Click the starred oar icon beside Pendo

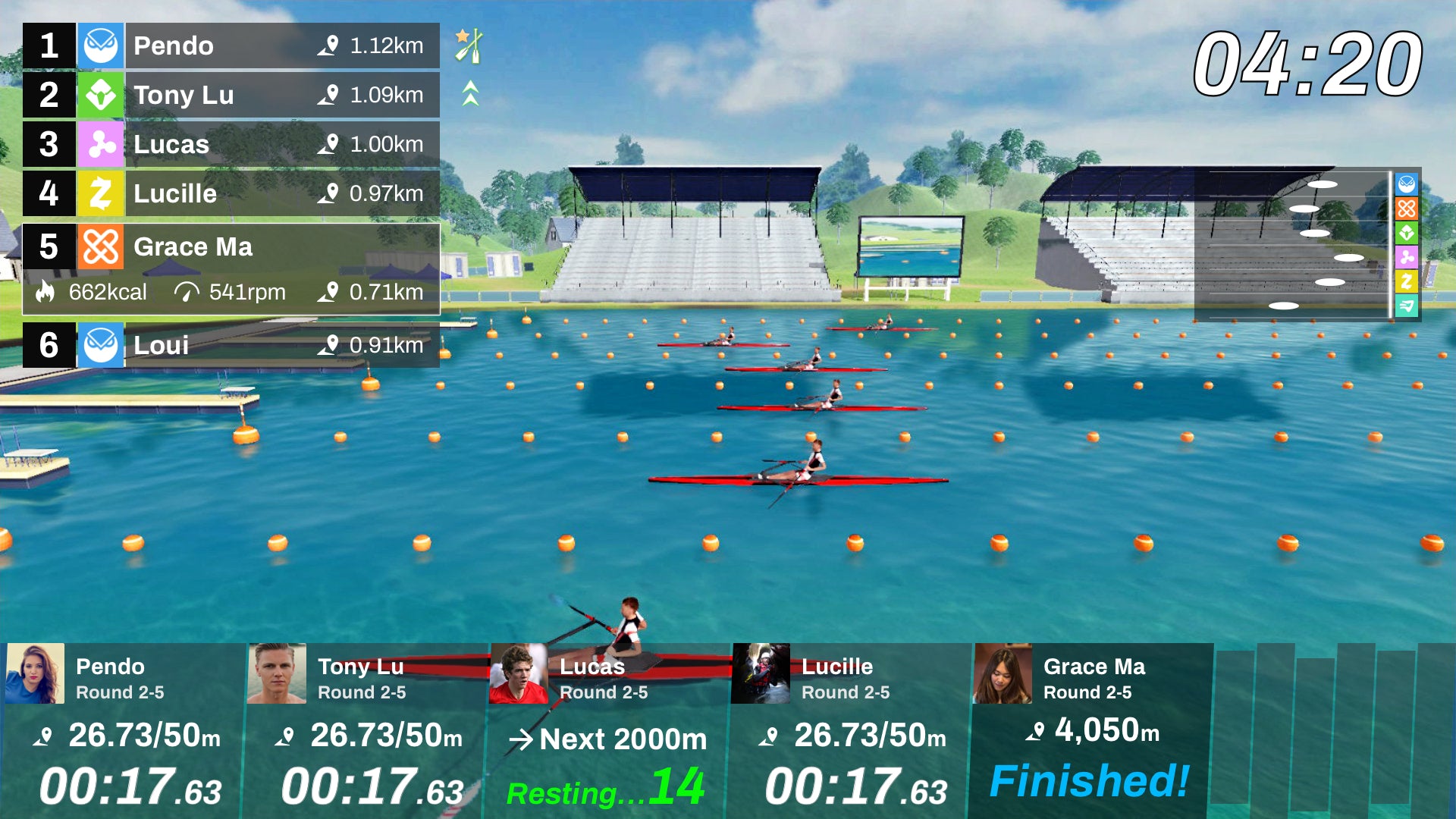point(469,45)
